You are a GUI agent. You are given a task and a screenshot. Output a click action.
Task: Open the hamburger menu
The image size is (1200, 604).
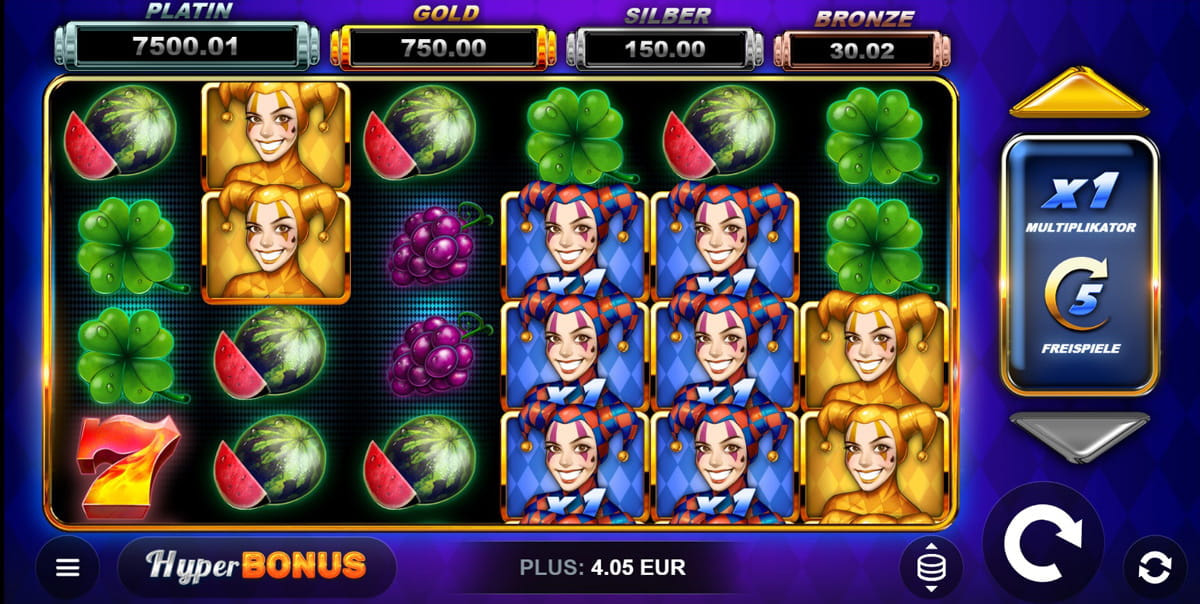click(67, 568)
